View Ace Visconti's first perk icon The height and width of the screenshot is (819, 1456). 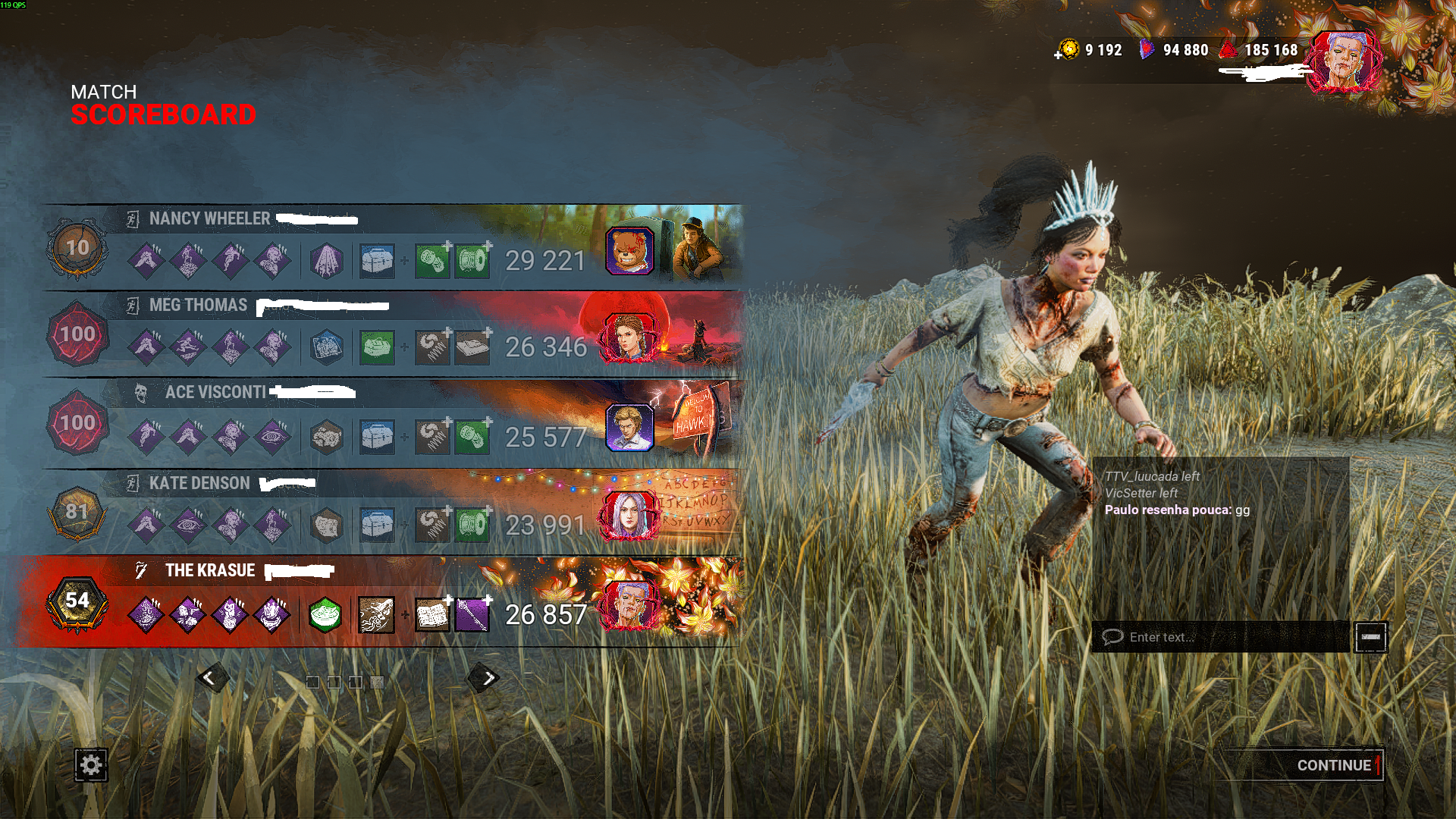coord(148,435)
